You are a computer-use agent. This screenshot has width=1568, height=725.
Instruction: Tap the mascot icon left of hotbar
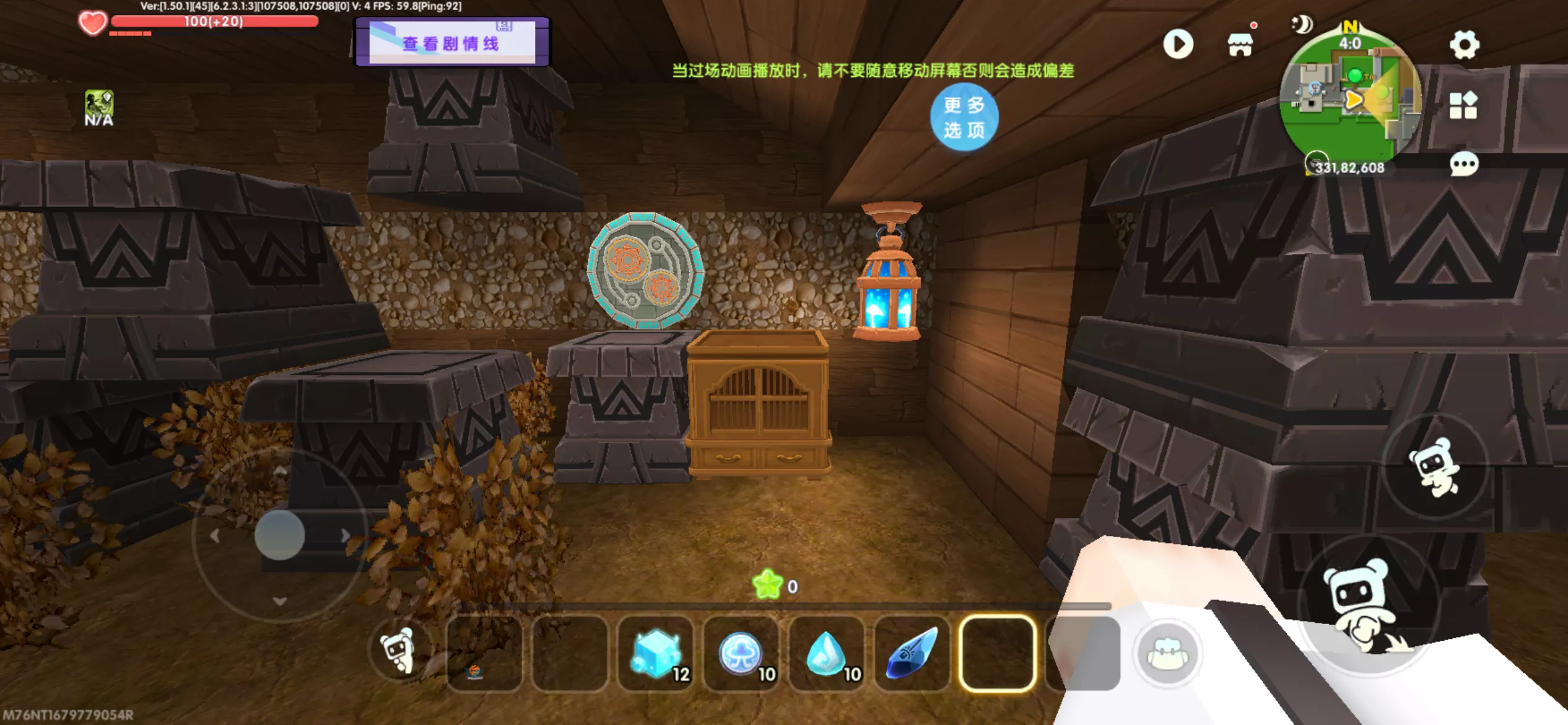398,651
